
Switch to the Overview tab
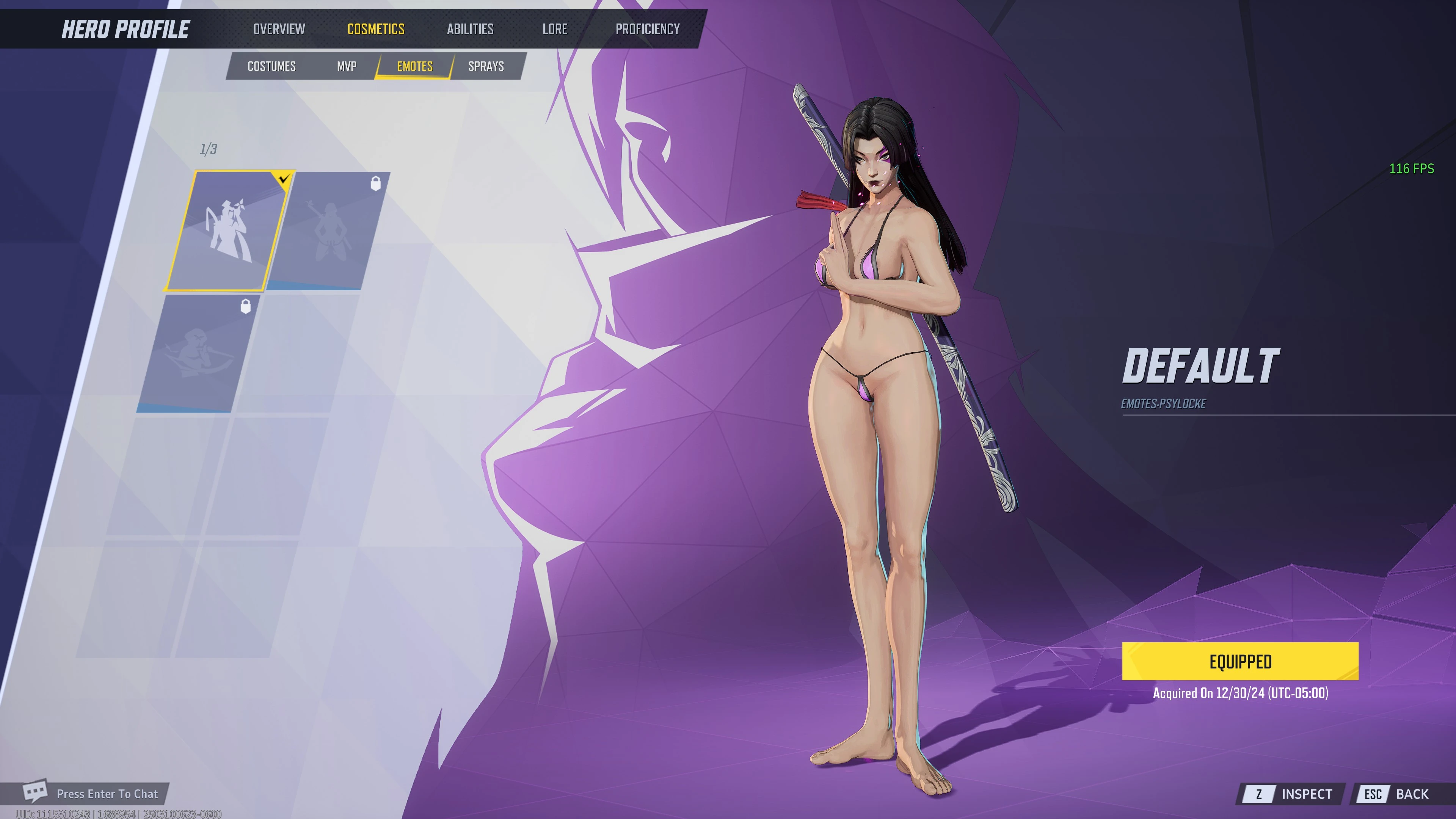[x=279, y=29]
